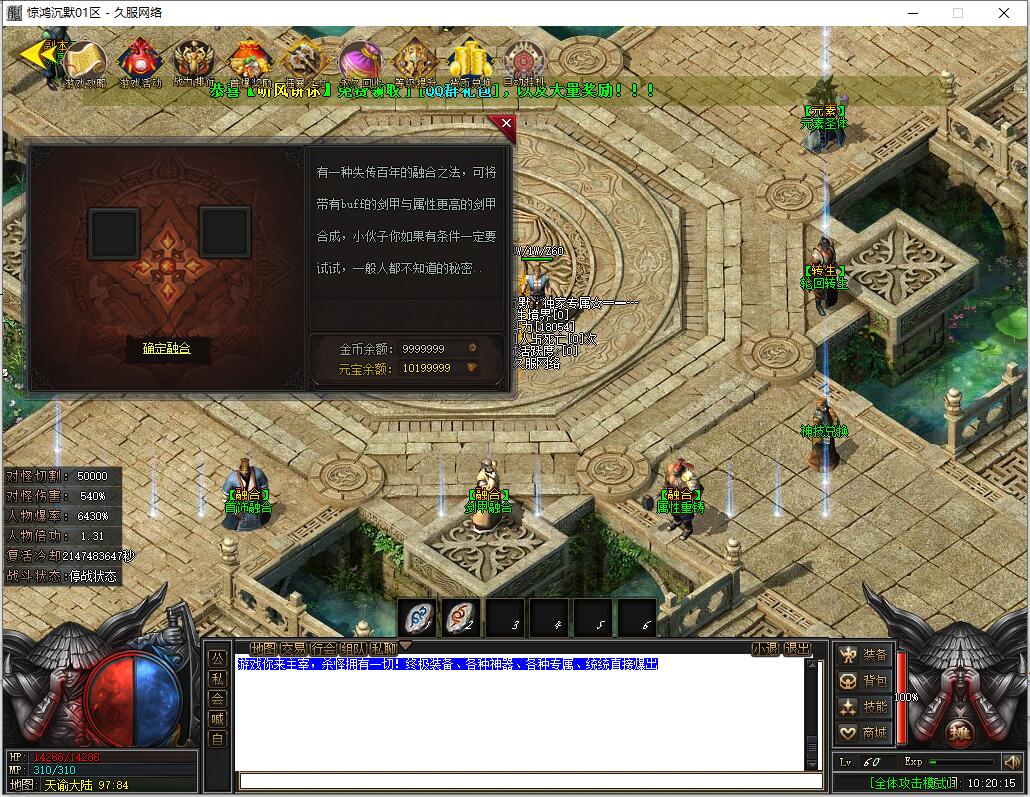The width and height of the screenshot is (1030, 797).
Task: Use the blue rune in hotbar slot 1
Action: (x=417, y=619)
